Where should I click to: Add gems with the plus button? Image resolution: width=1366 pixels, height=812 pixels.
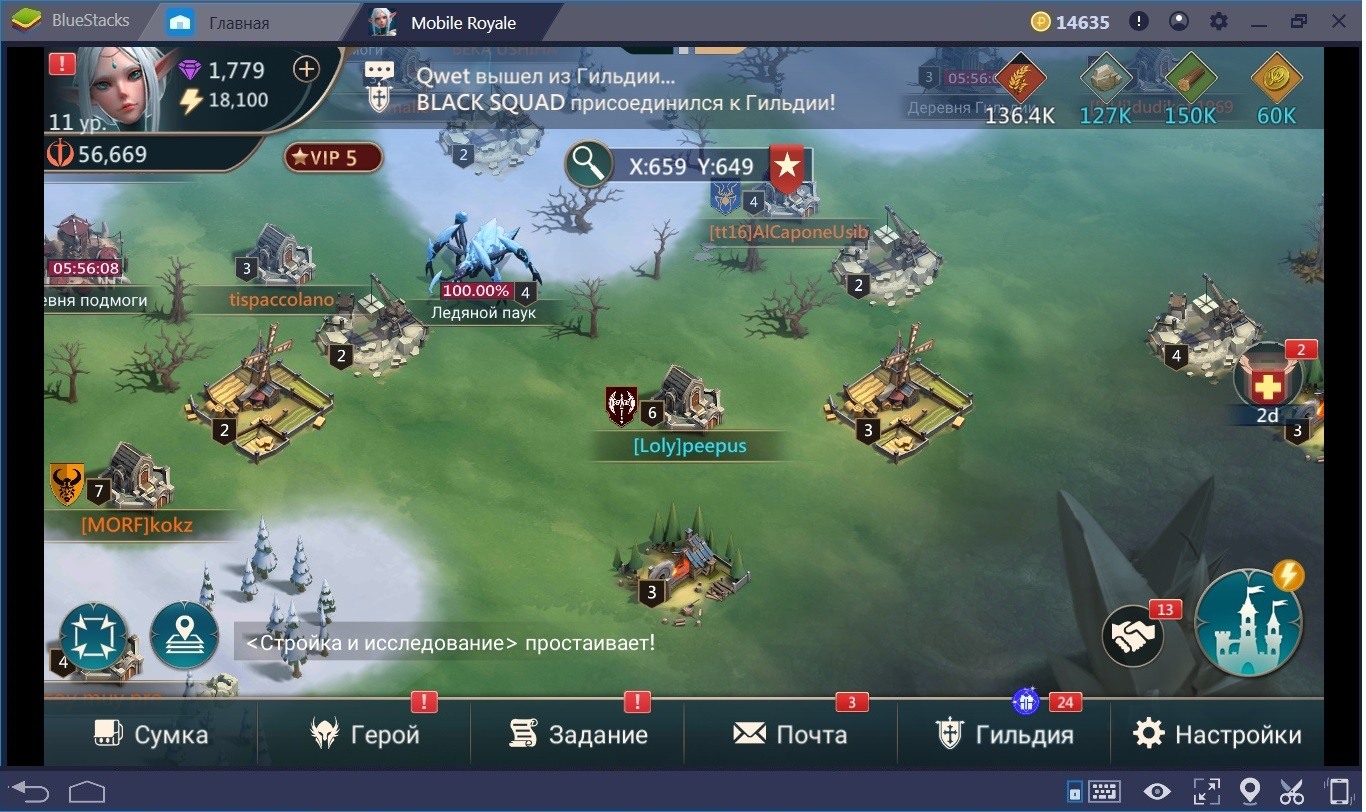pos(305,69)
